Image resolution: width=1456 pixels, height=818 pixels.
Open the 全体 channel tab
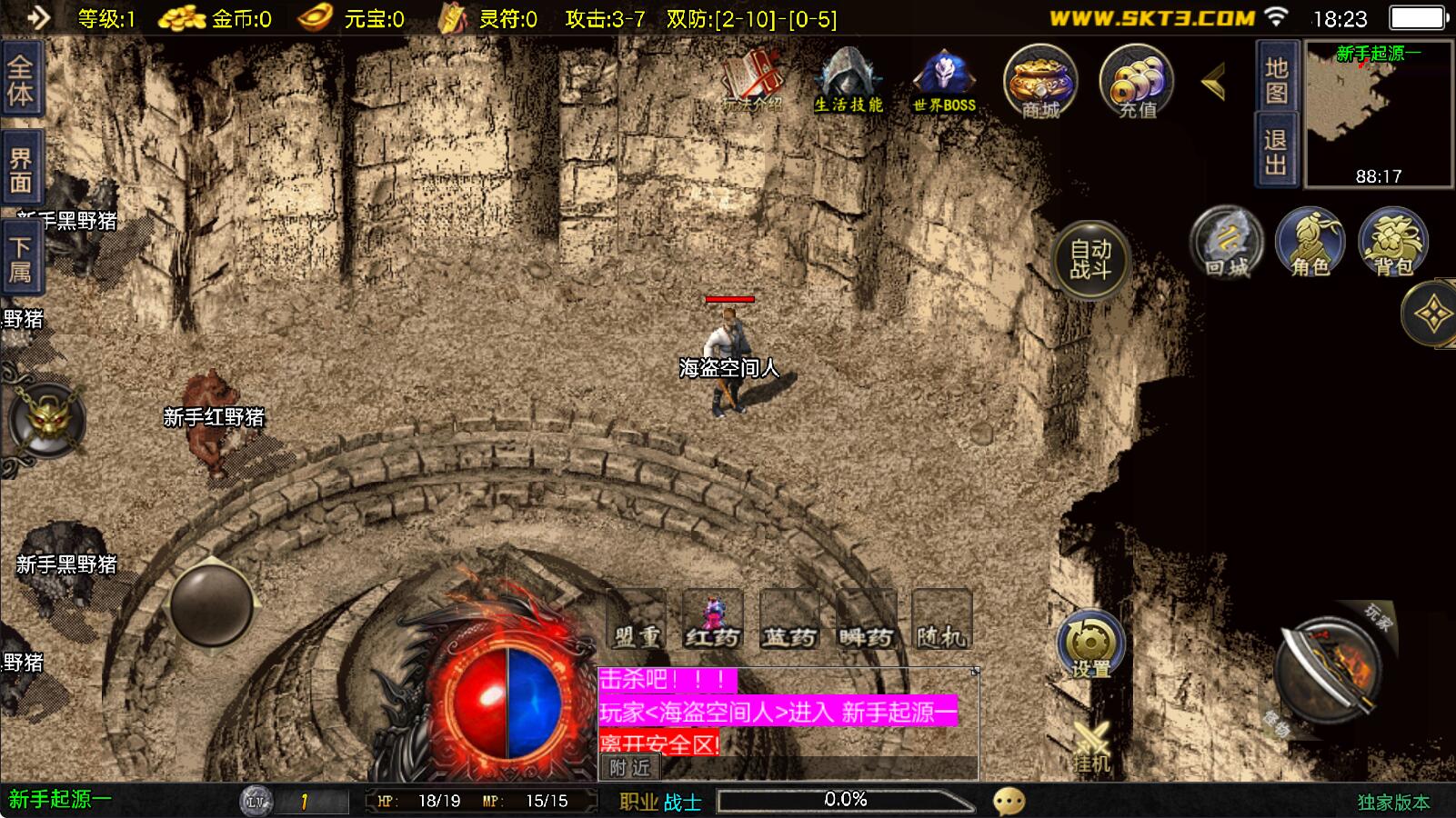point(20,80)
